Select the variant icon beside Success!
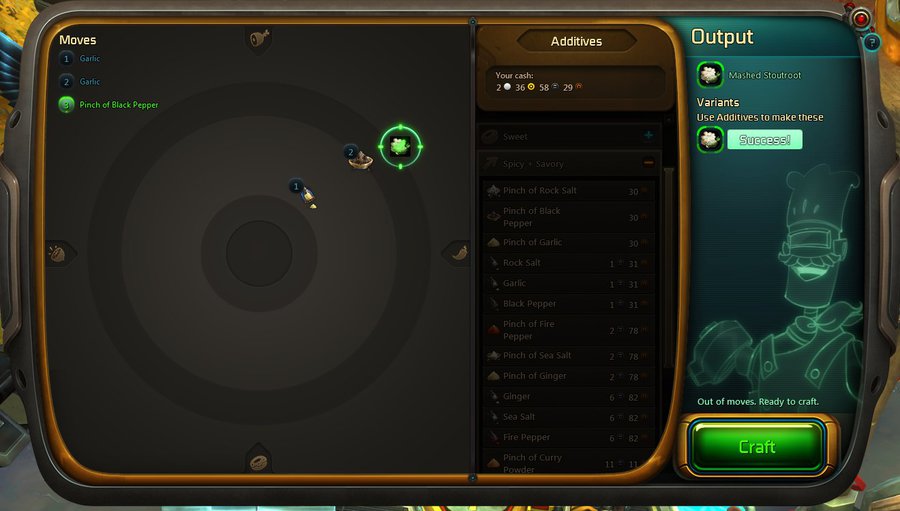This screenshot has height=511, width=900. (x=710, y=139)
